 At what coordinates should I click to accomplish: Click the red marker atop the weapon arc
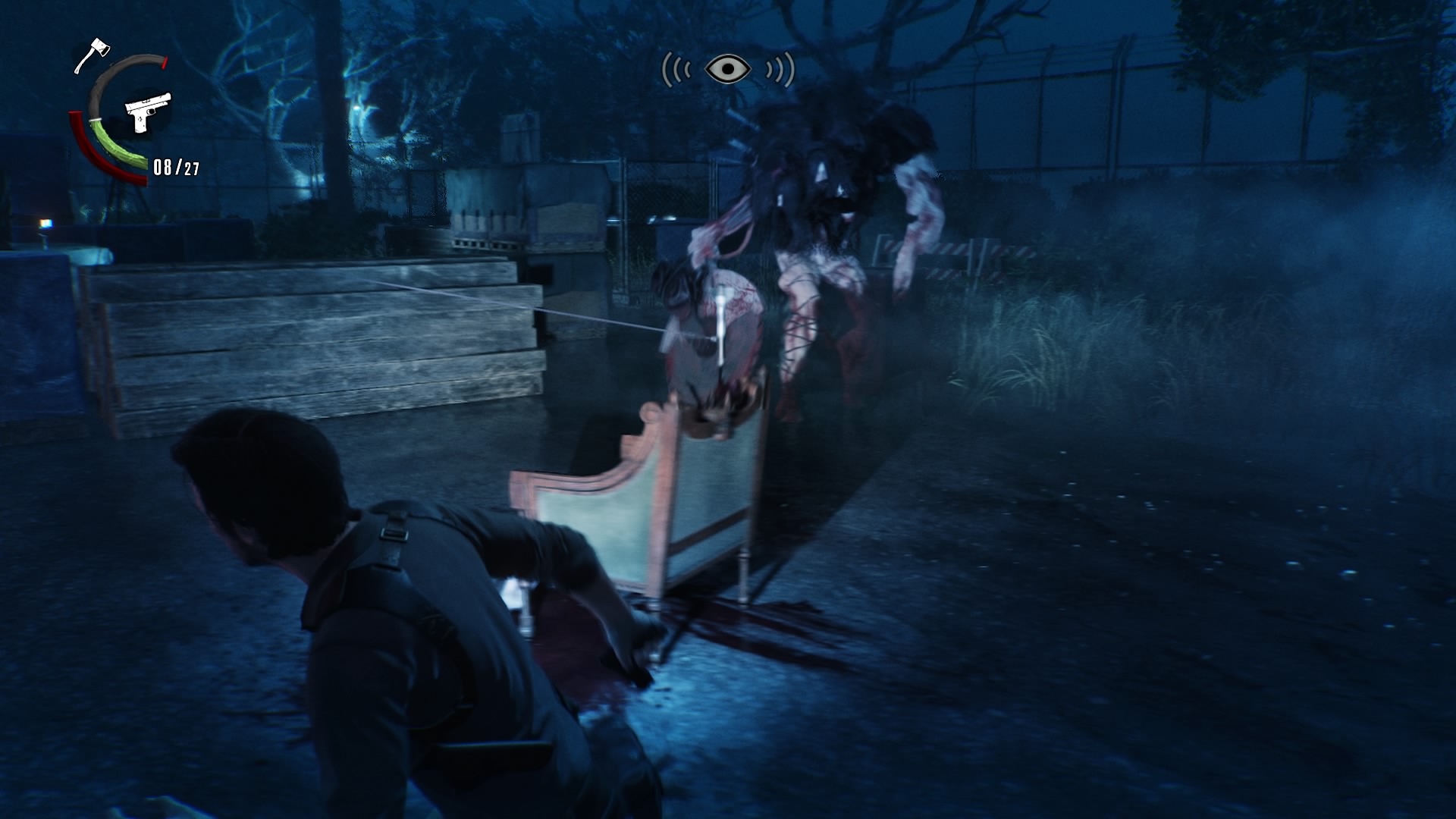click(x=164, y=63)
